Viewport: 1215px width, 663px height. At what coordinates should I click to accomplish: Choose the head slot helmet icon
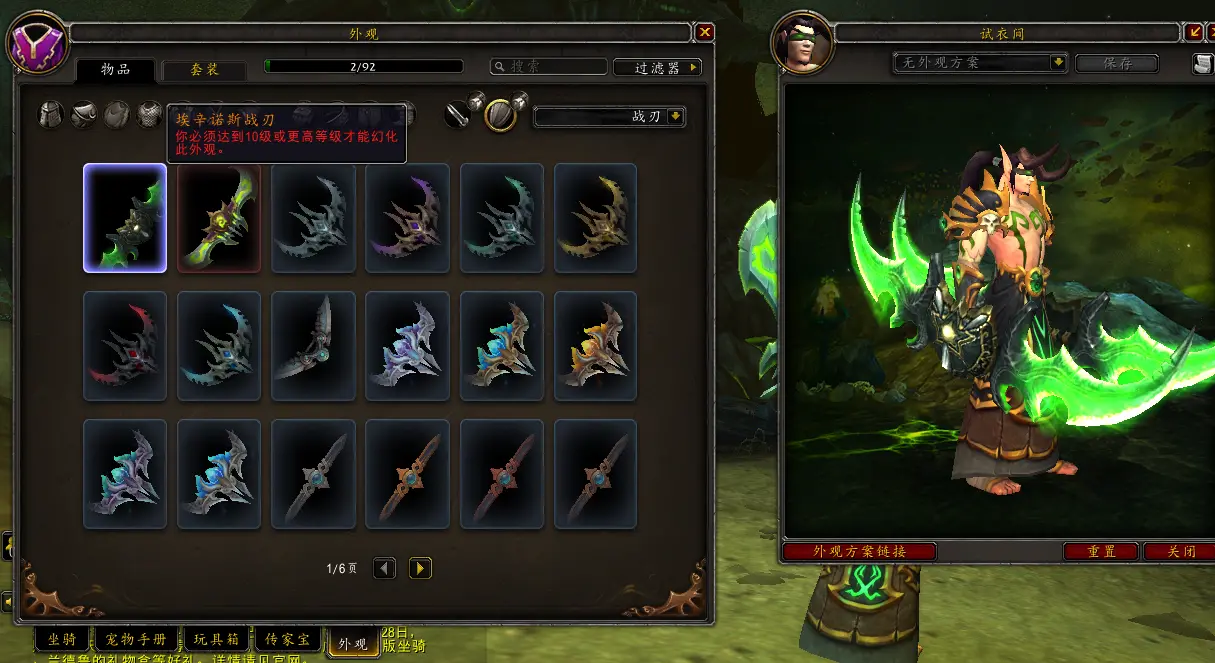50,114
